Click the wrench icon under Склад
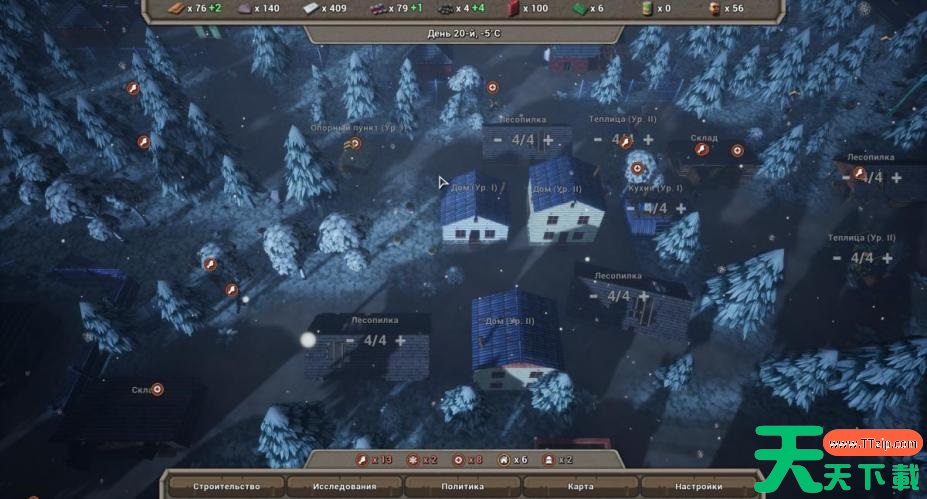The image size is (927, 499). point(702,150)
